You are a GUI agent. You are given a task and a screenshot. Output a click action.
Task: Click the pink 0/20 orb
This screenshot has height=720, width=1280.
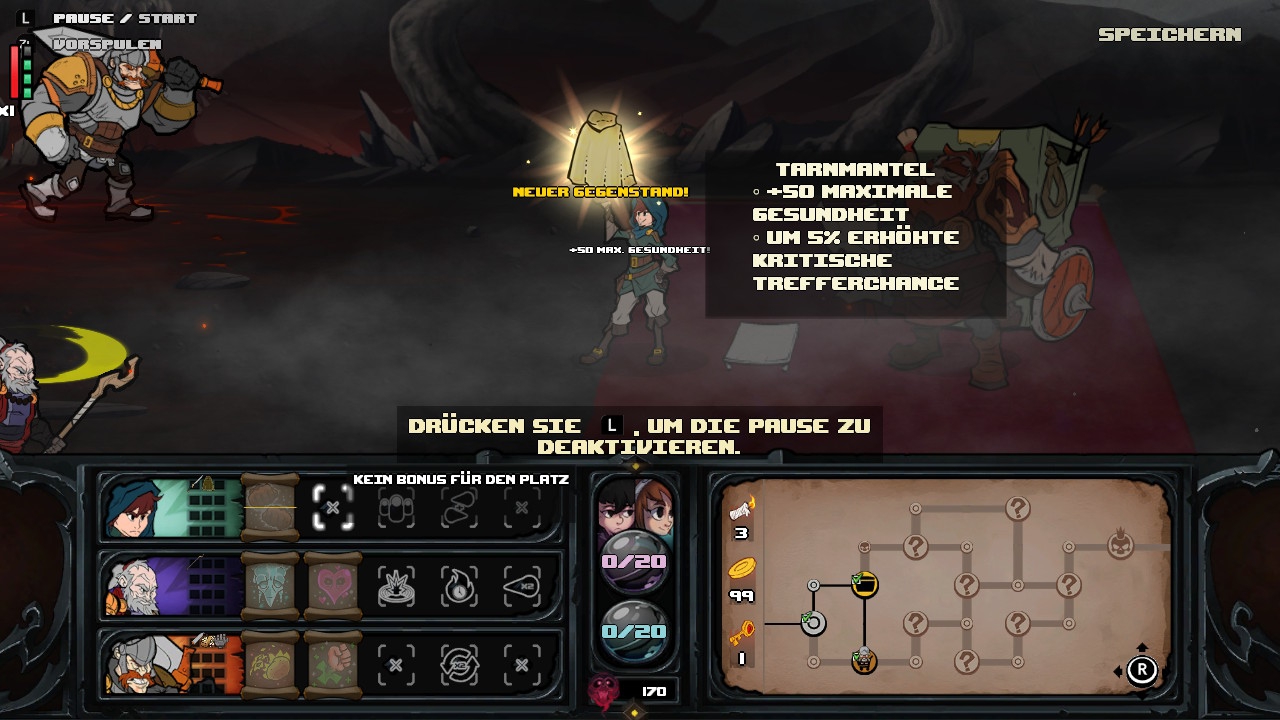[634, 560]
